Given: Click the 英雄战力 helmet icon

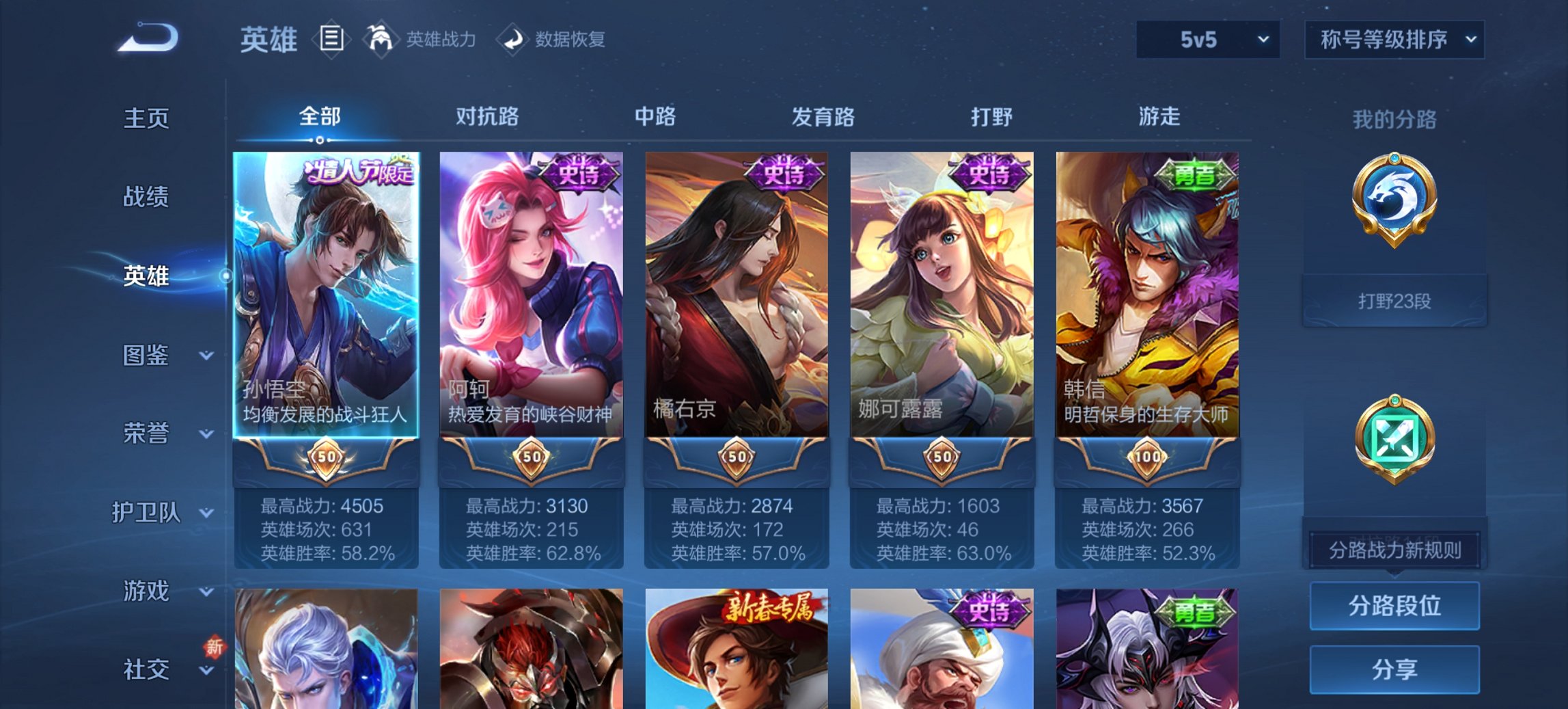Looking at the screenshot, I should coord(382,39).
